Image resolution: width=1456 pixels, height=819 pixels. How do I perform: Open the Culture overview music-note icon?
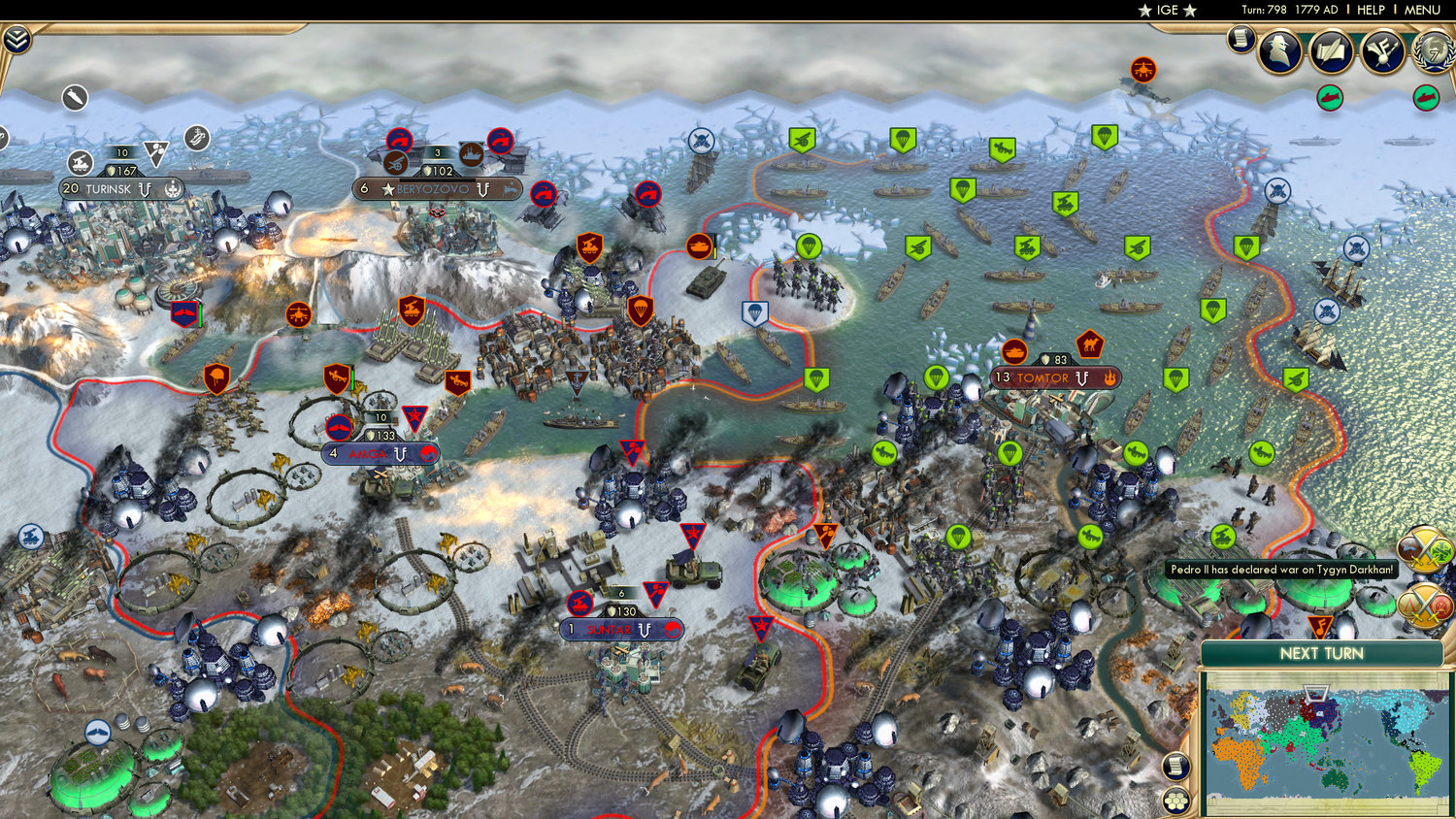pos(1379,50)
